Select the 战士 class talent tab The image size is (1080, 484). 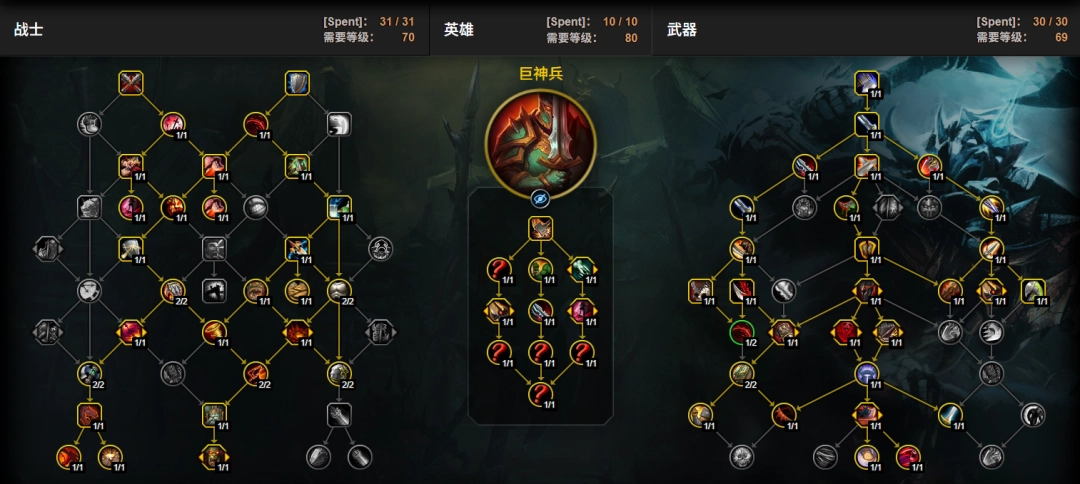point(28,30)
